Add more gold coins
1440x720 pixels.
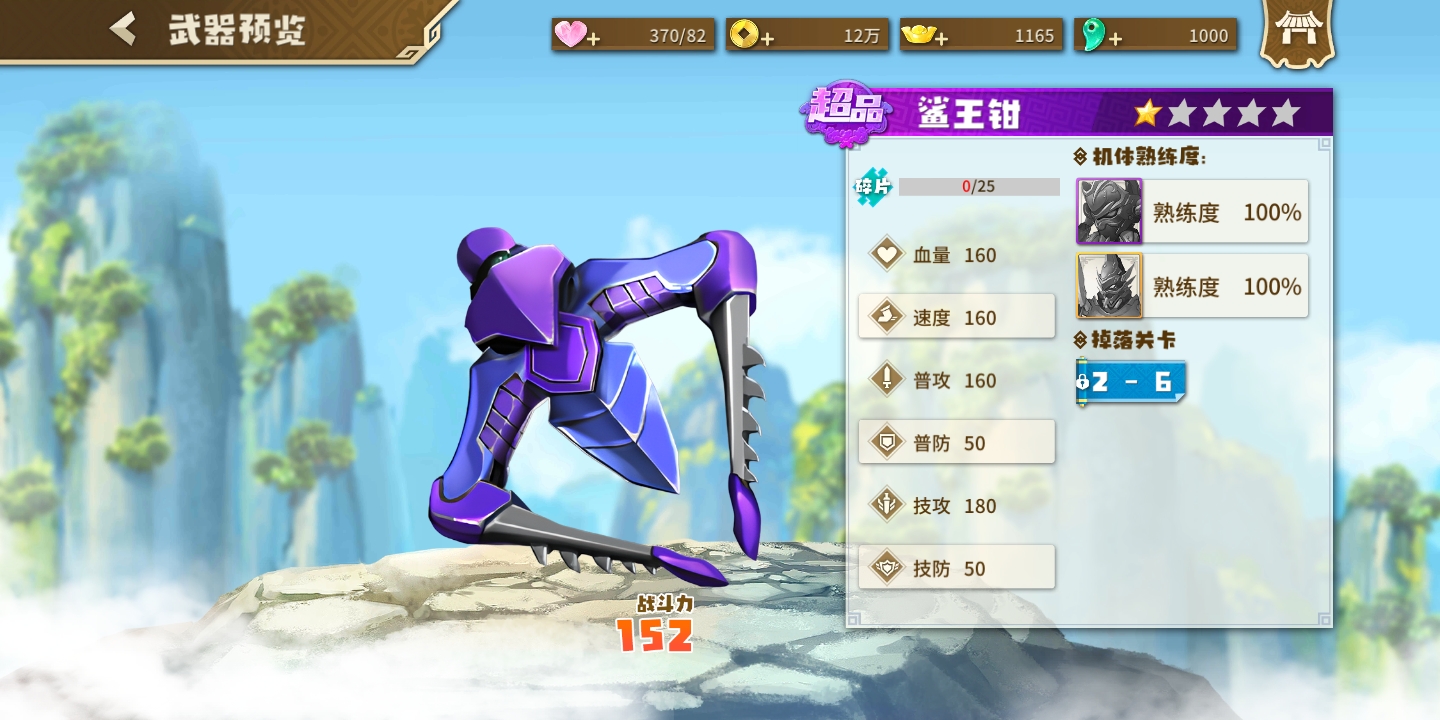(x=767, y=38)
